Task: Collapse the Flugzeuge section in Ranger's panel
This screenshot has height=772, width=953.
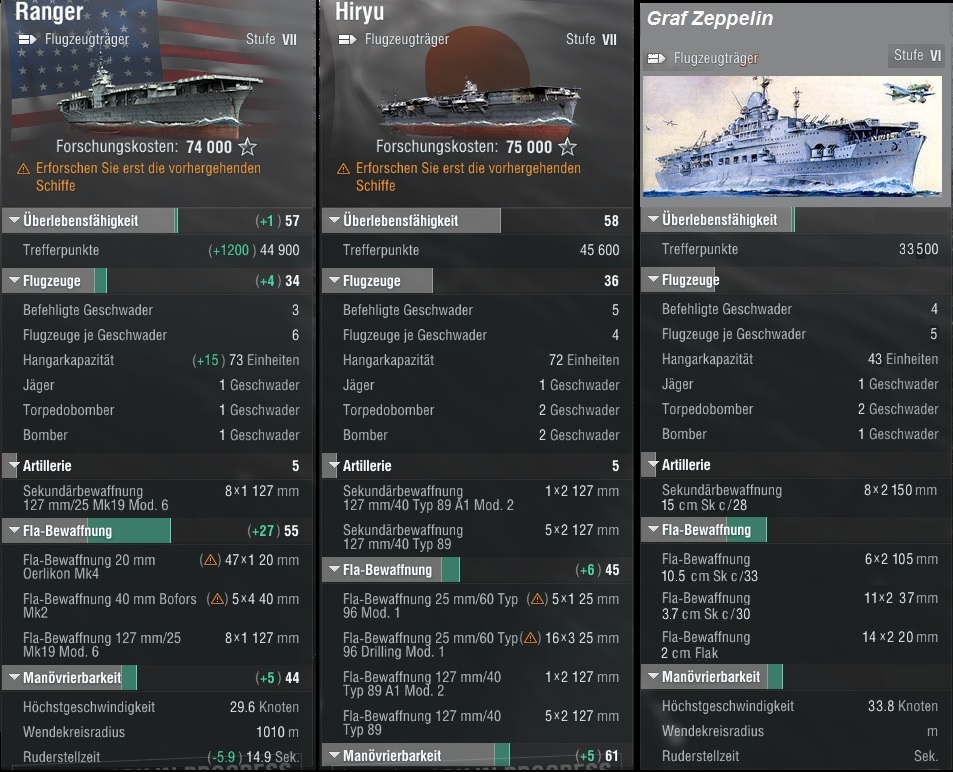Action: [52, 281]
